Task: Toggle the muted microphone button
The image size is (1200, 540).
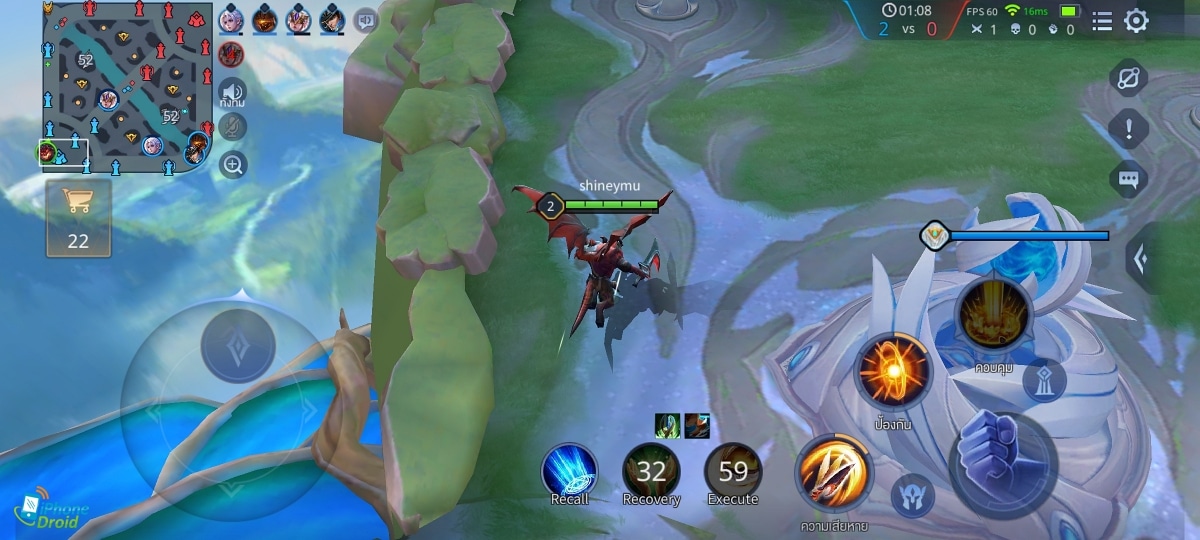Action: point(233,127)
